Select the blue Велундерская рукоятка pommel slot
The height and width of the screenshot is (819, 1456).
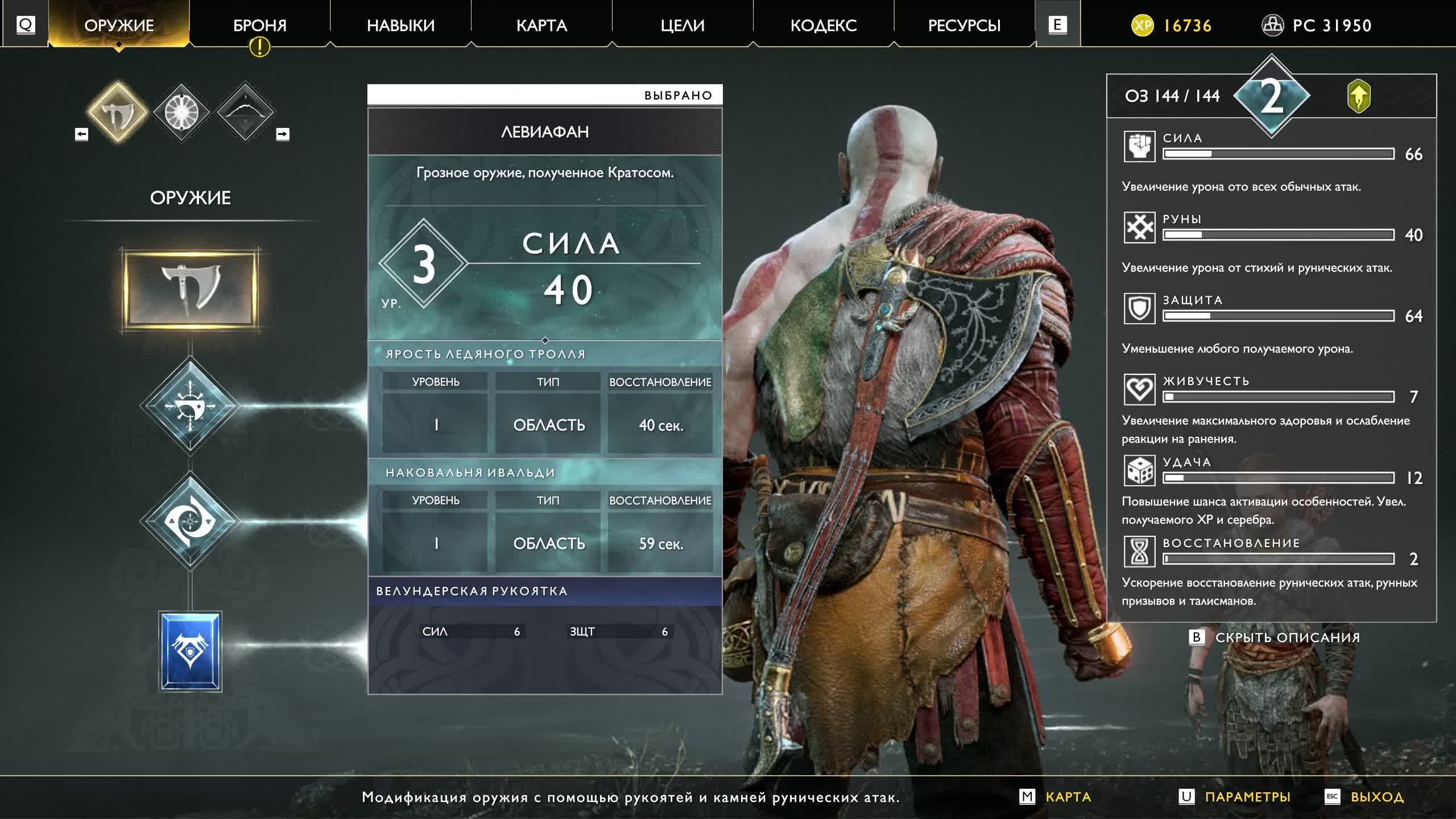[191, 651]
